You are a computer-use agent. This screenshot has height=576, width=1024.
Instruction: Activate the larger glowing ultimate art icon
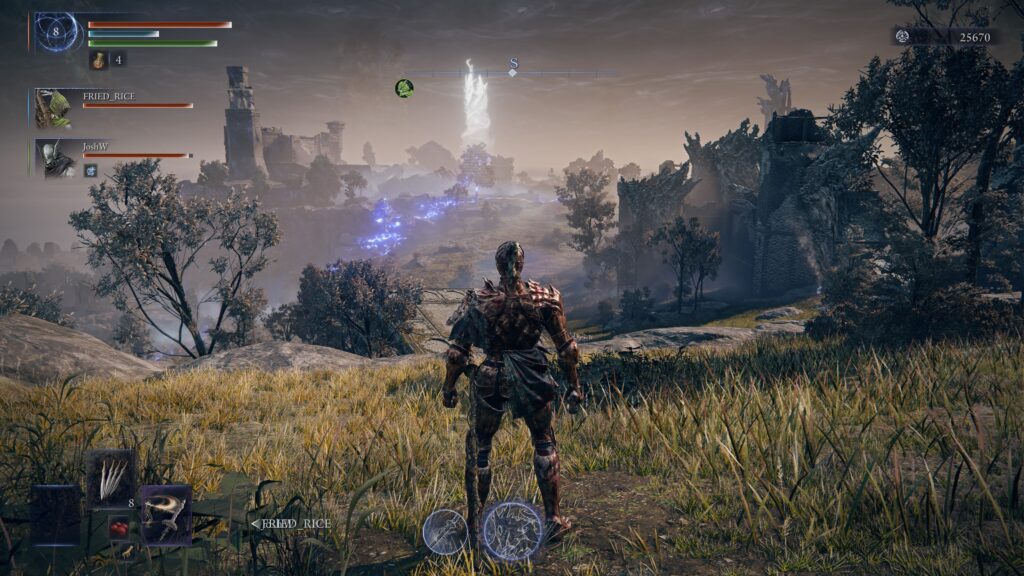tap(513, 530)
